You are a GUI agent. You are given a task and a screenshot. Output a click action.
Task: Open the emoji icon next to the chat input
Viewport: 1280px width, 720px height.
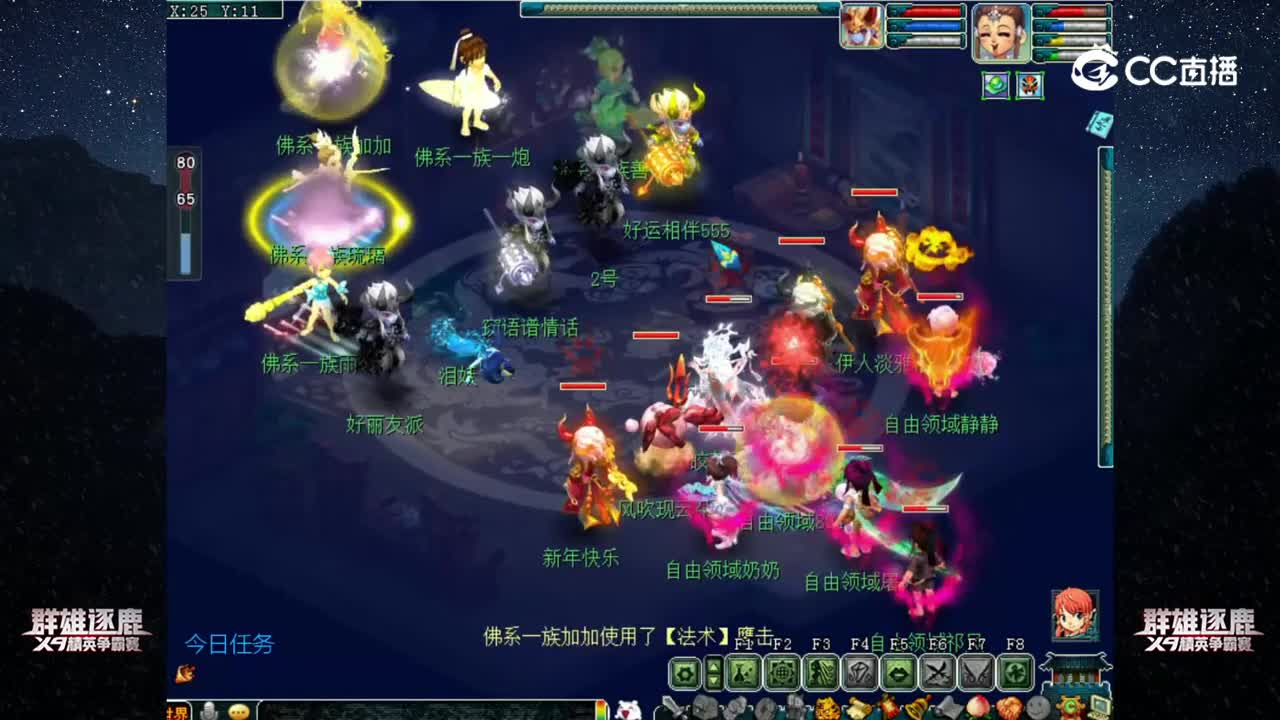(x=239, y=711)
